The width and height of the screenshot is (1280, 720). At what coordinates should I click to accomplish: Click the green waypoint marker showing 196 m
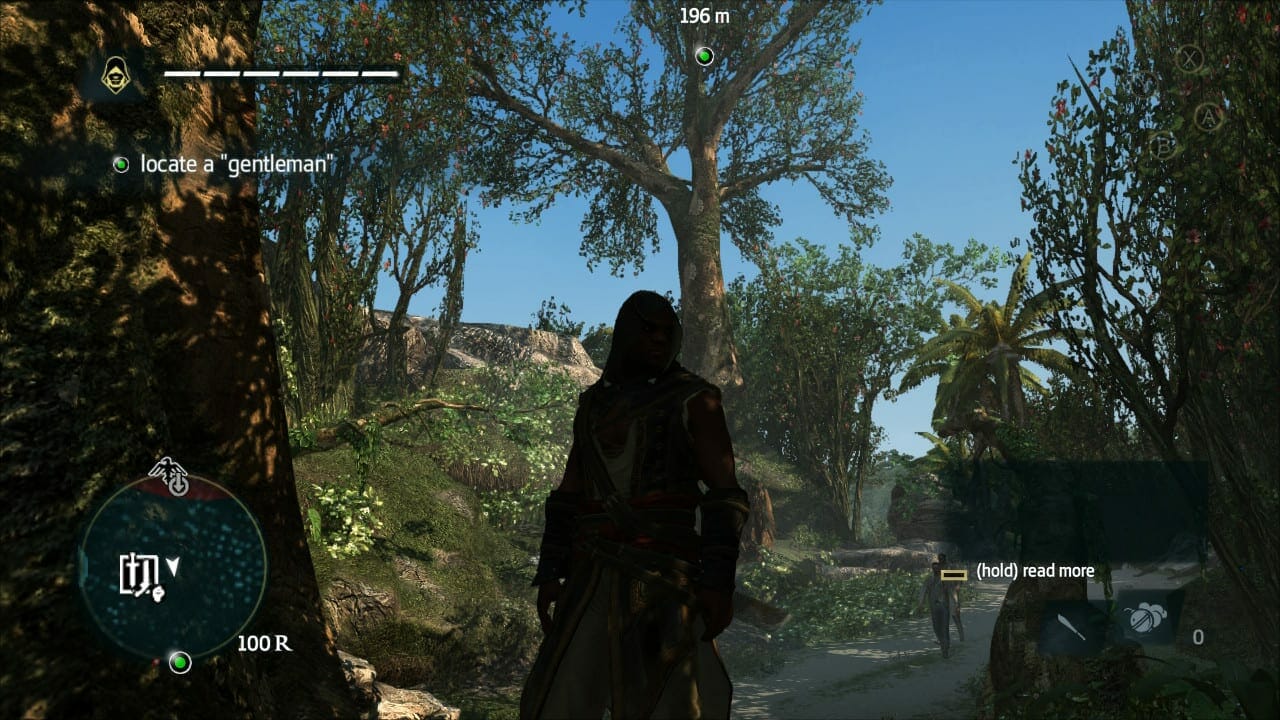click(x=704, y=55)
